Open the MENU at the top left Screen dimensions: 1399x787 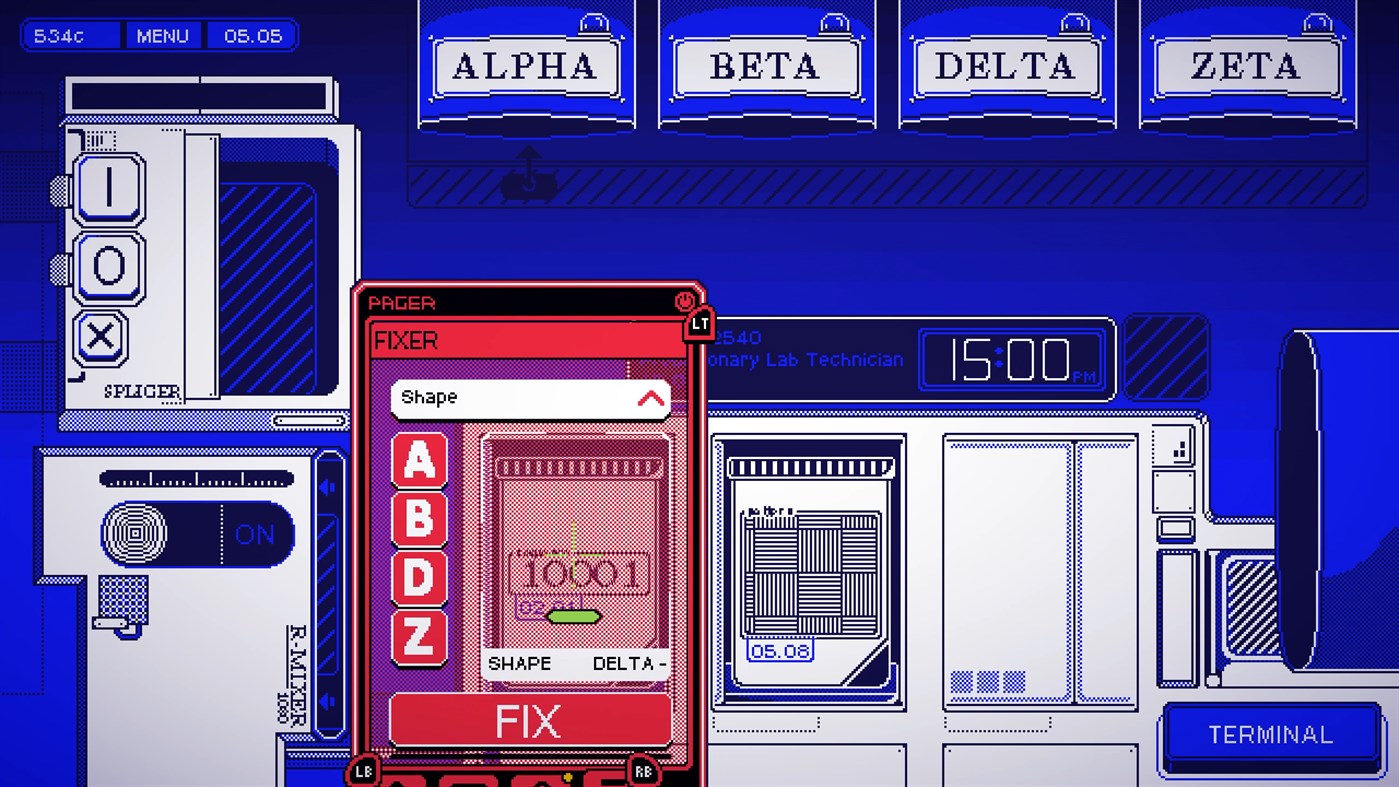(x=162, y=35)
